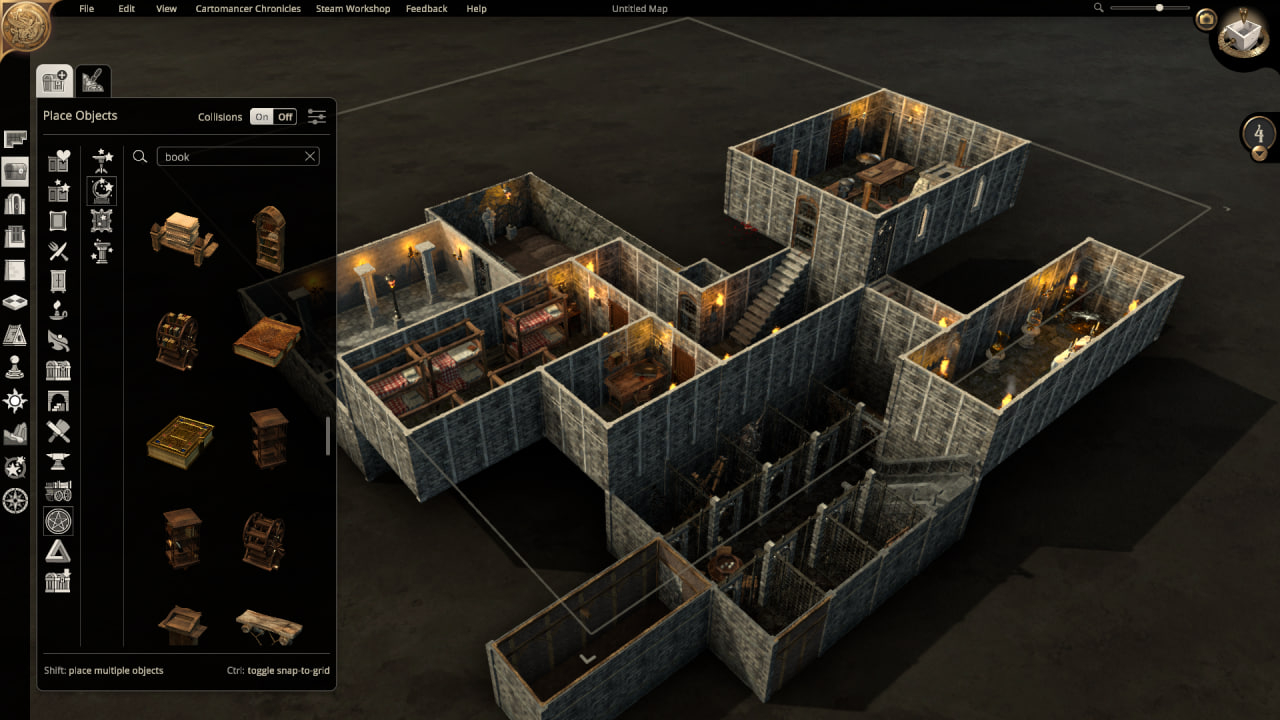
Task: Select the arched bookshelf object
Action: pyautogui.click(x=269, y=239)
